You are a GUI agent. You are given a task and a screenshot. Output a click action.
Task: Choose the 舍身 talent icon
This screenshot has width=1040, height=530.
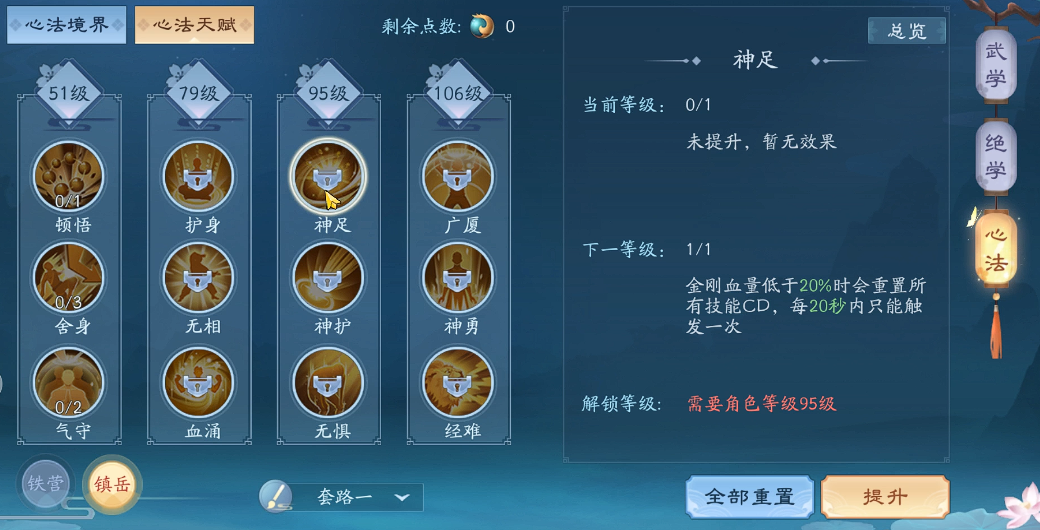(x=68, y=276)
